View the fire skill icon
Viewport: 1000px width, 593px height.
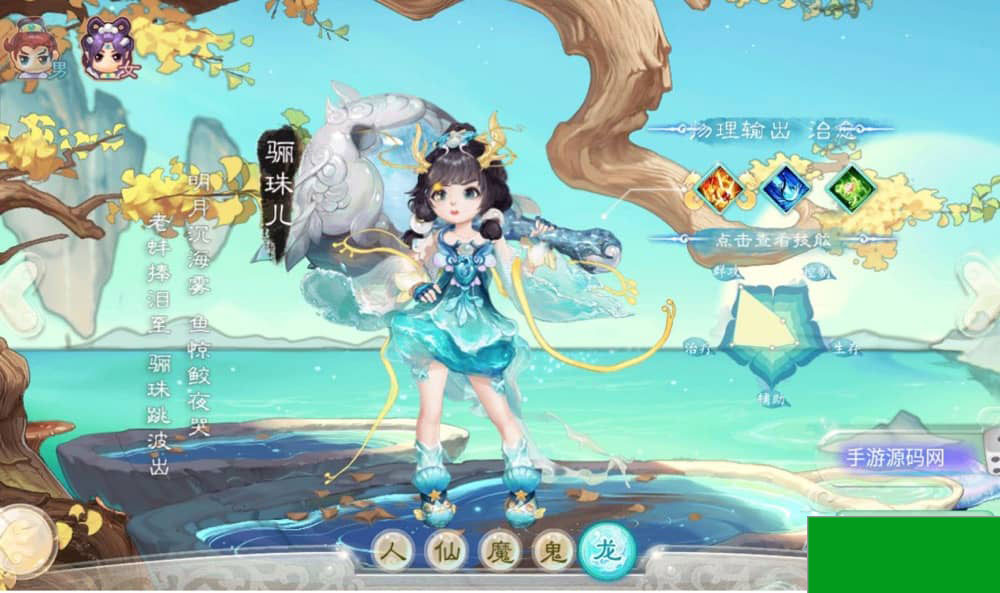(x=719, y=187)
